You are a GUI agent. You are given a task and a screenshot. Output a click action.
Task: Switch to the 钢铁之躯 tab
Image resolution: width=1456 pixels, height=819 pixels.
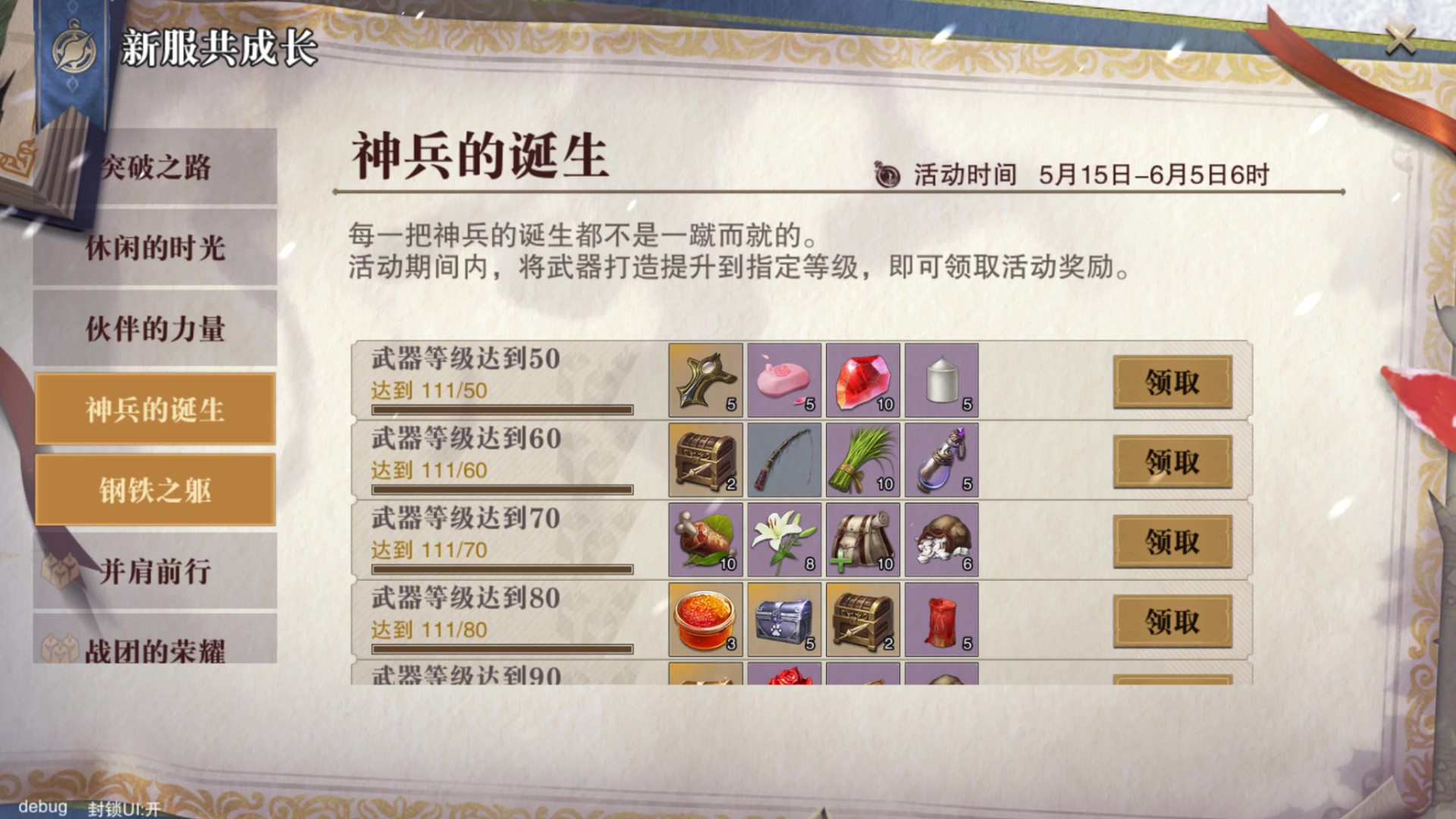(155, 491)
